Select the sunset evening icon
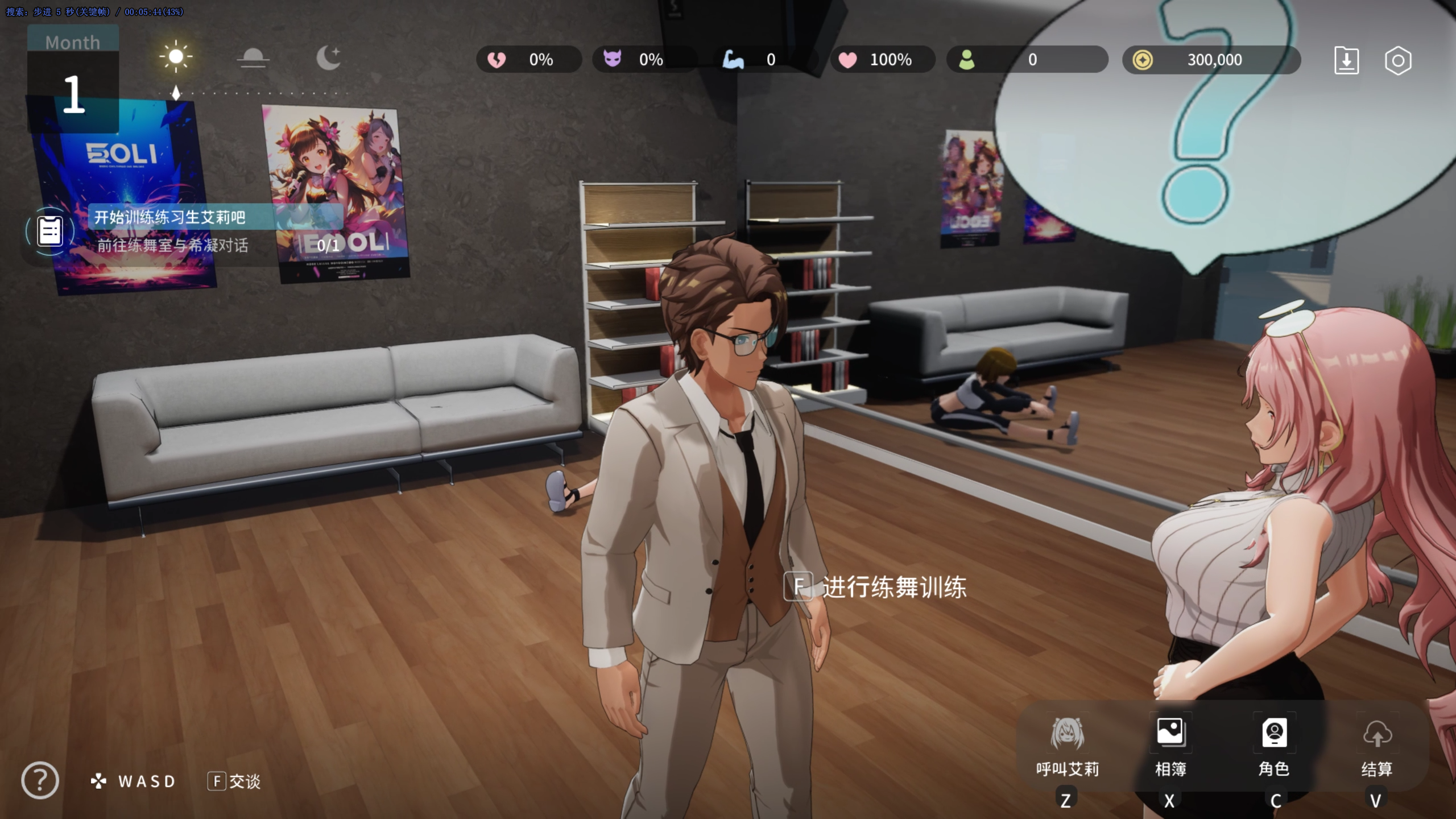1456x819 pixels. click(x=253, y=57)
